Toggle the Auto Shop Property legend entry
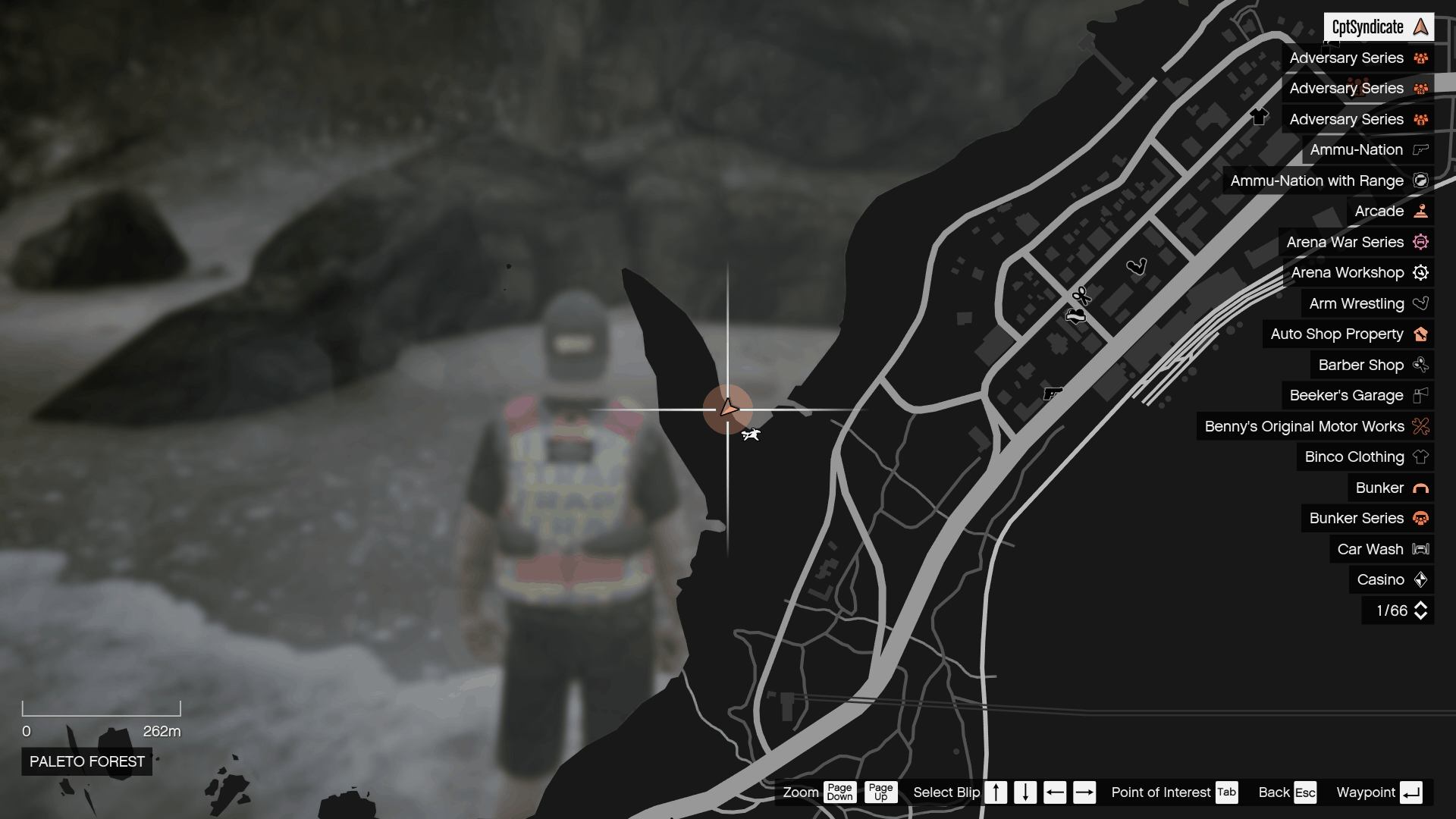 (1348, 334)
